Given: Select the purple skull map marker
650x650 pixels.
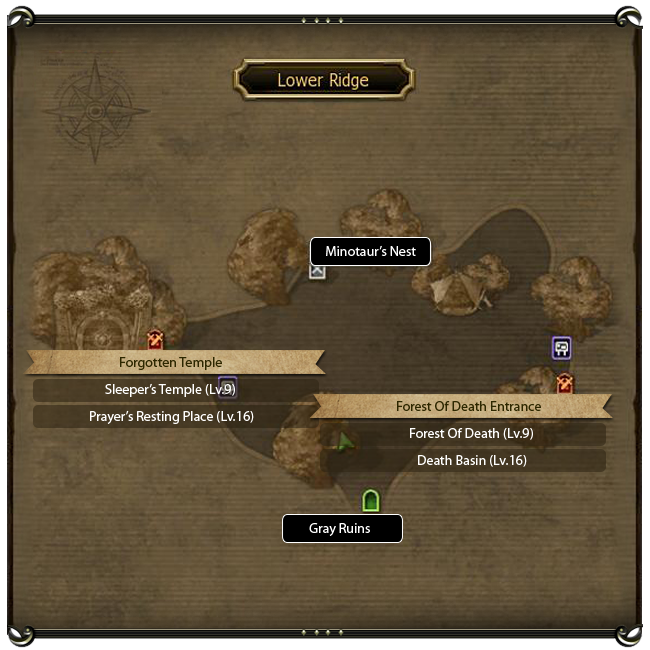Looking at the screenshot, I should 561,348.
